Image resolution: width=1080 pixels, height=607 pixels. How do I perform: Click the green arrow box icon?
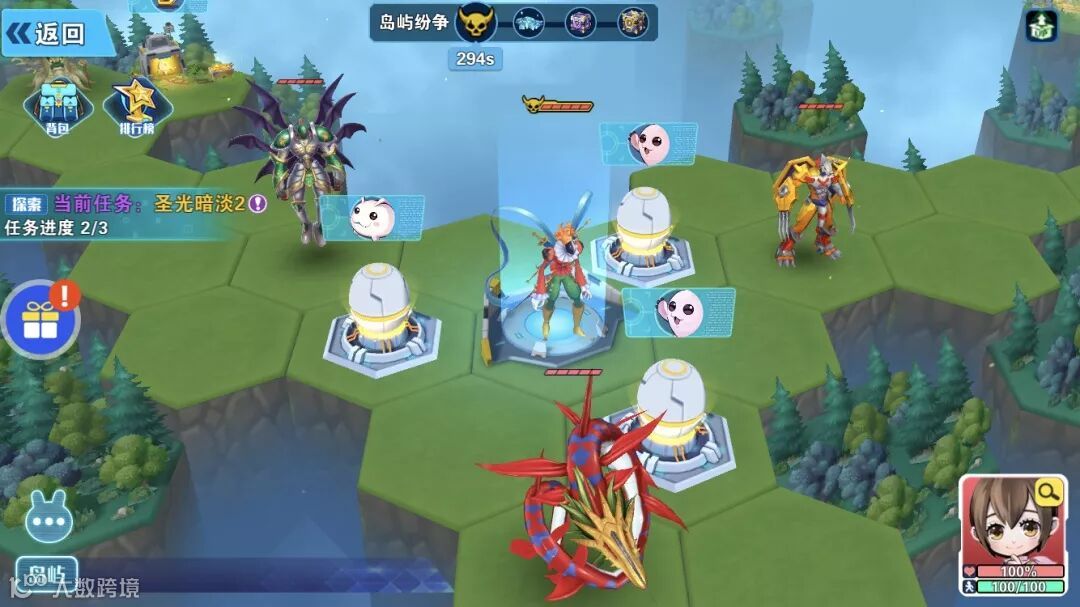pos(1041,25)
